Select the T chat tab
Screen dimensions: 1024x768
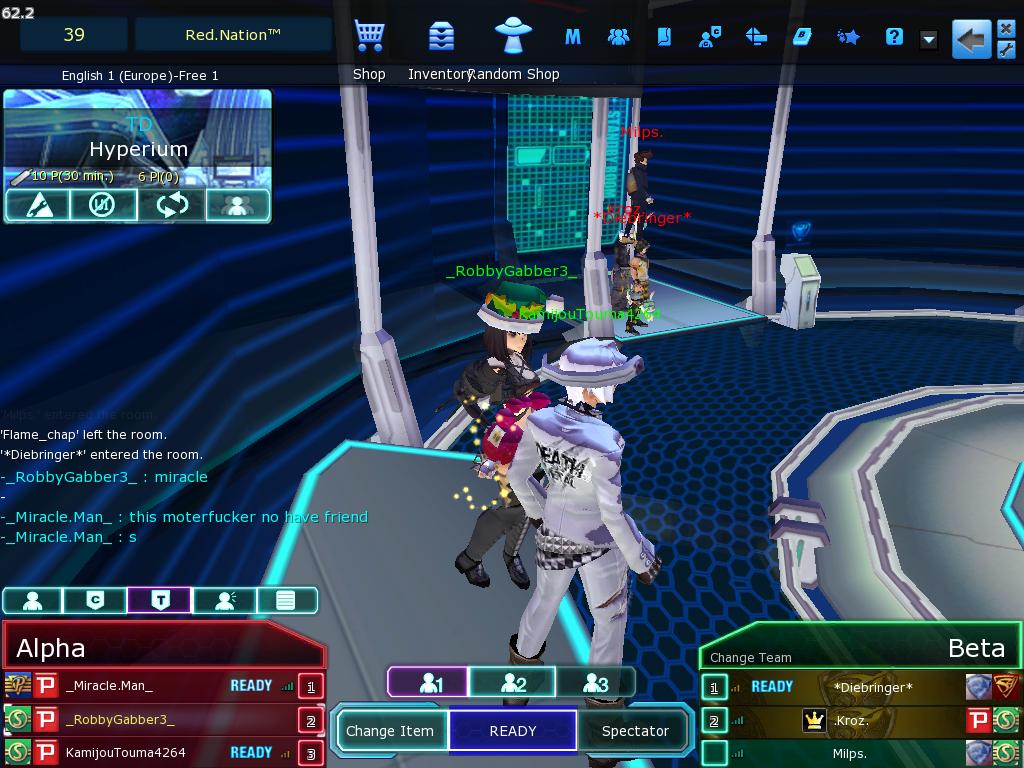(x=159, y=600)
